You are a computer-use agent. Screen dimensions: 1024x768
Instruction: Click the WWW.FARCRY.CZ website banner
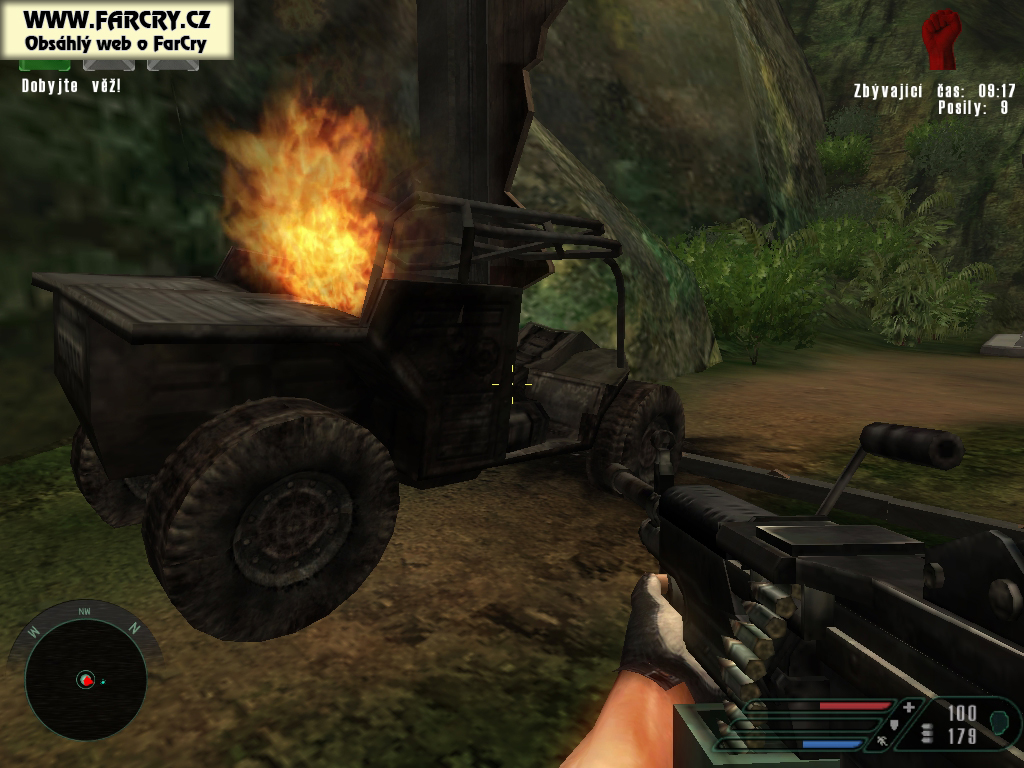116,30
